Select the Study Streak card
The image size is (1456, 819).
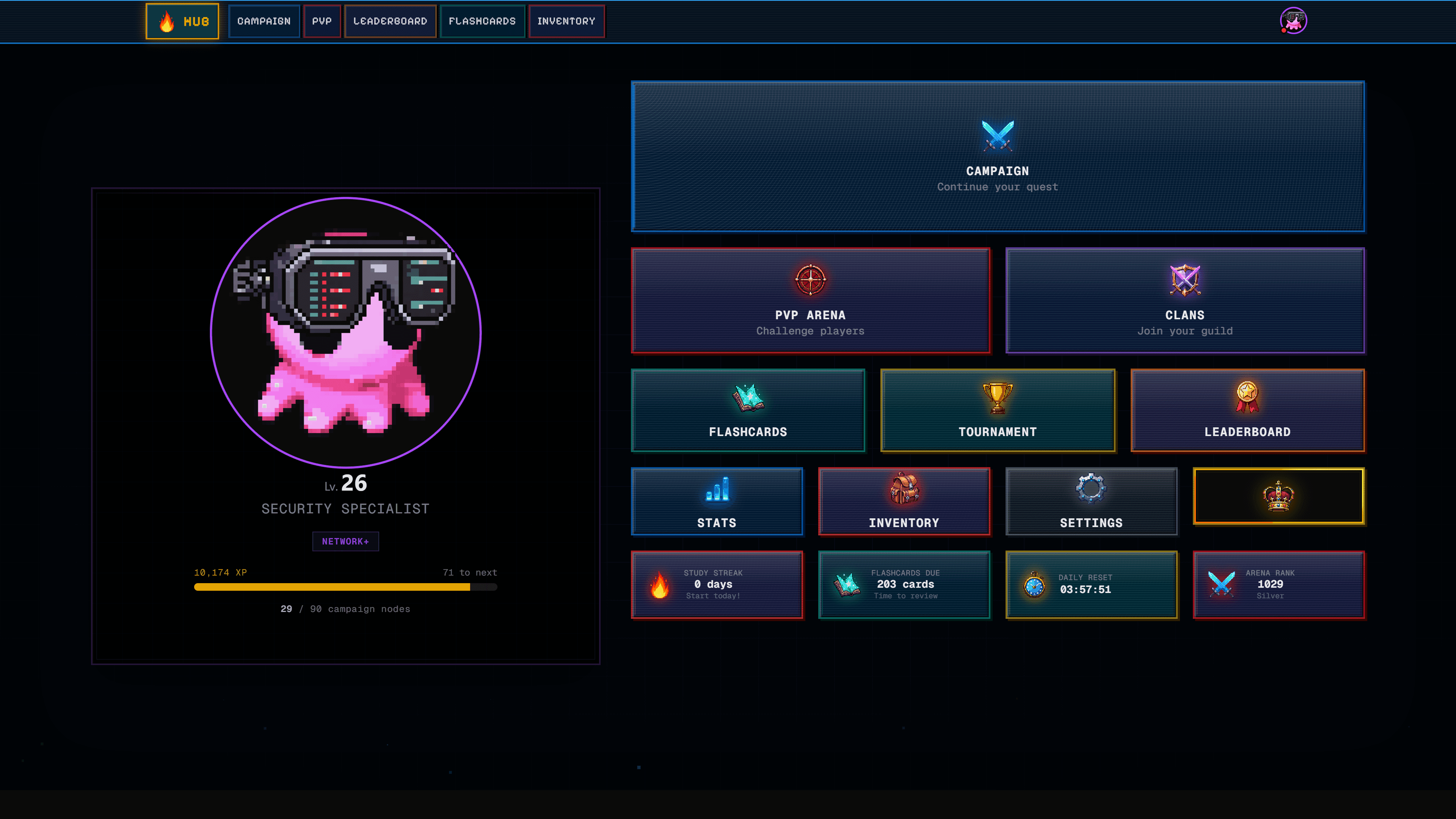coord(717,584)
